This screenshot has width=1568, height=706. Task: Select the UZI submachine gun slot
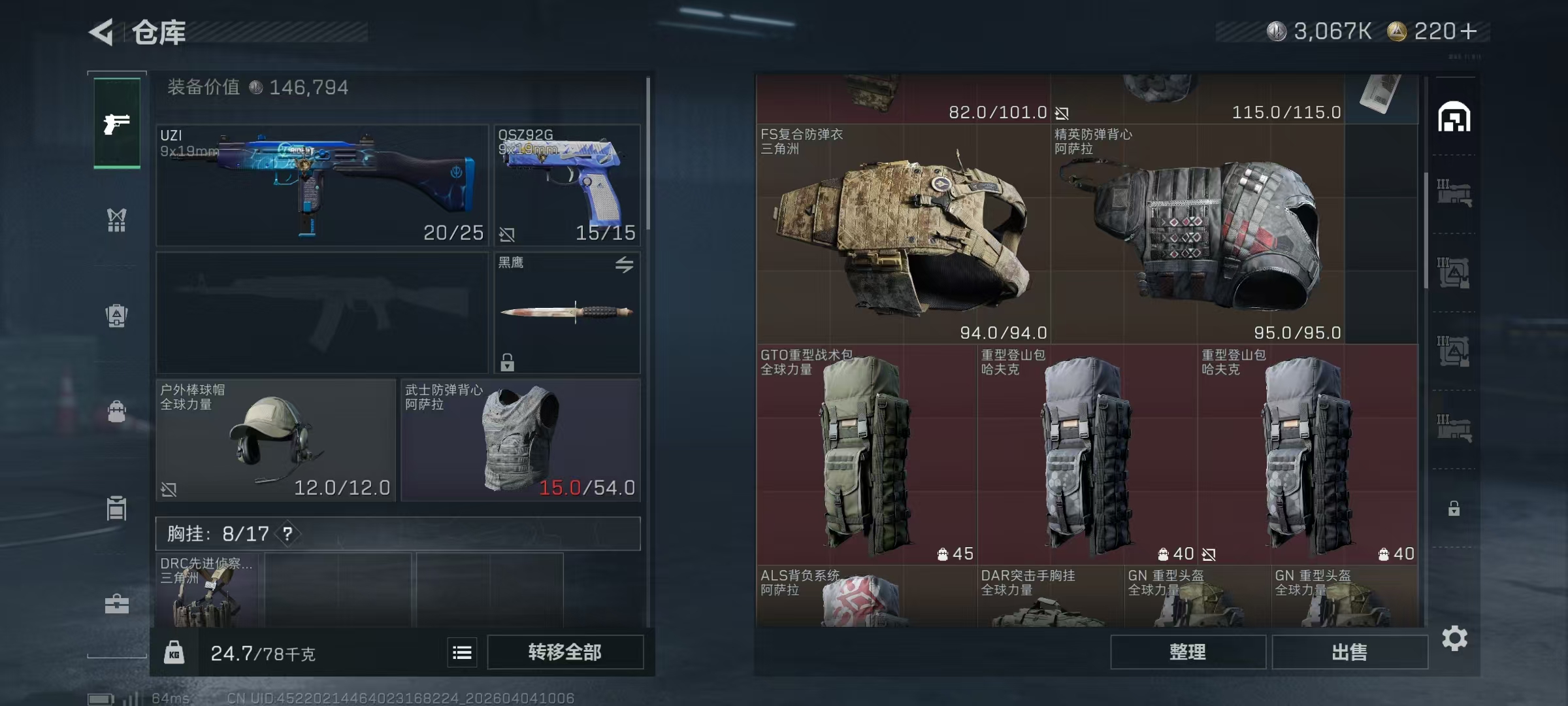[321, 186]
